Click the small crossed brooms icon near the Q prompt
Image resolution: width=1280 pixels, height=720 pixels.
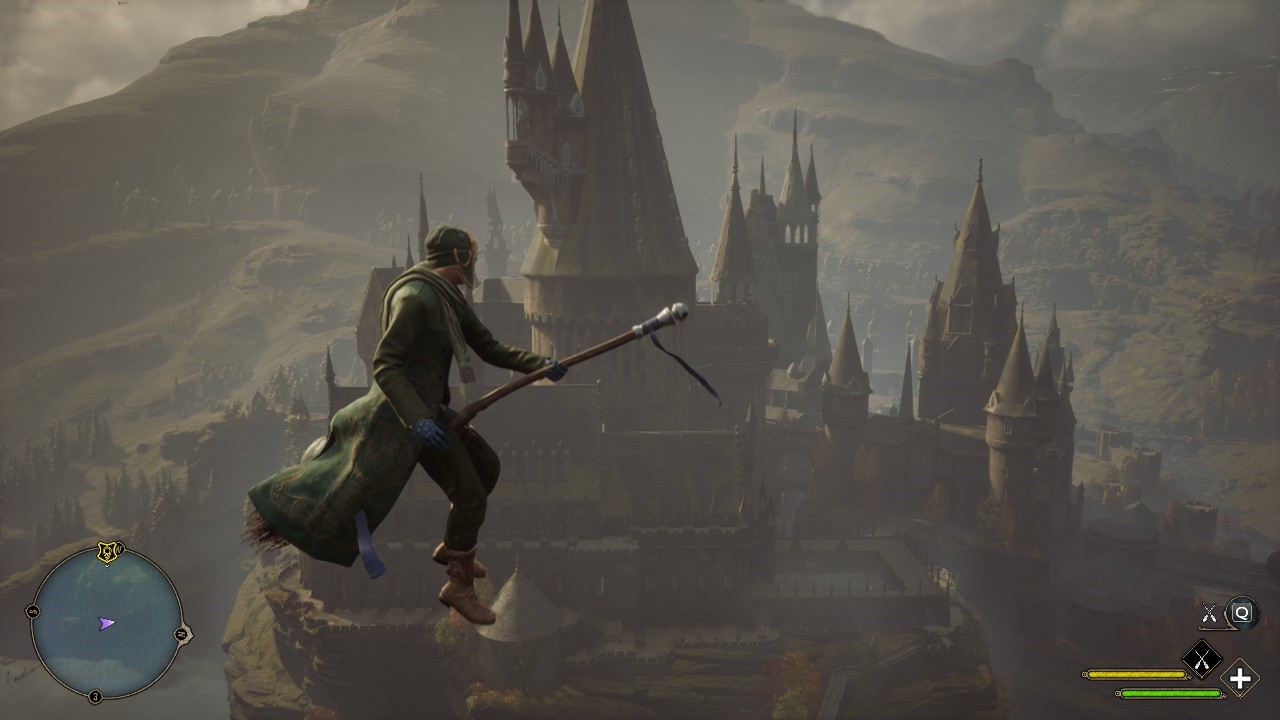click(x=1209, y=611)
